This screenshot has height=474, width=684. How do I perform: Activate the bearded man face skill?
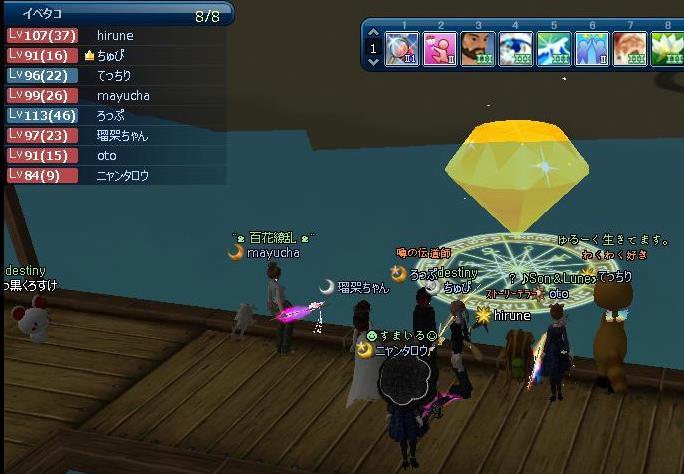click(478, 48)
